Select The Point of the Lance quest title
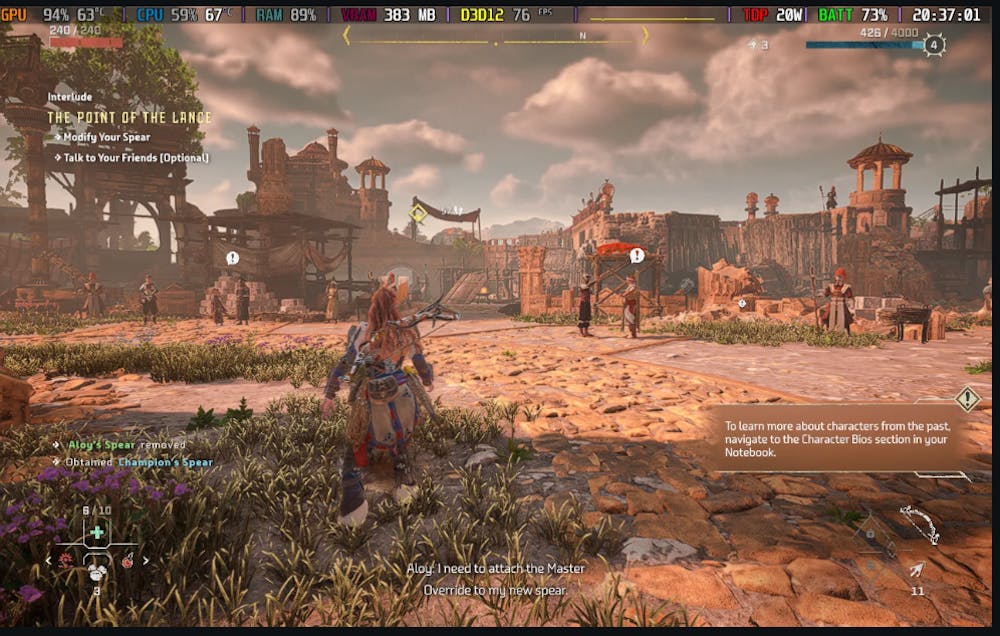The width and height of the screenshot is (1000, 636). (x=129, y=117)
